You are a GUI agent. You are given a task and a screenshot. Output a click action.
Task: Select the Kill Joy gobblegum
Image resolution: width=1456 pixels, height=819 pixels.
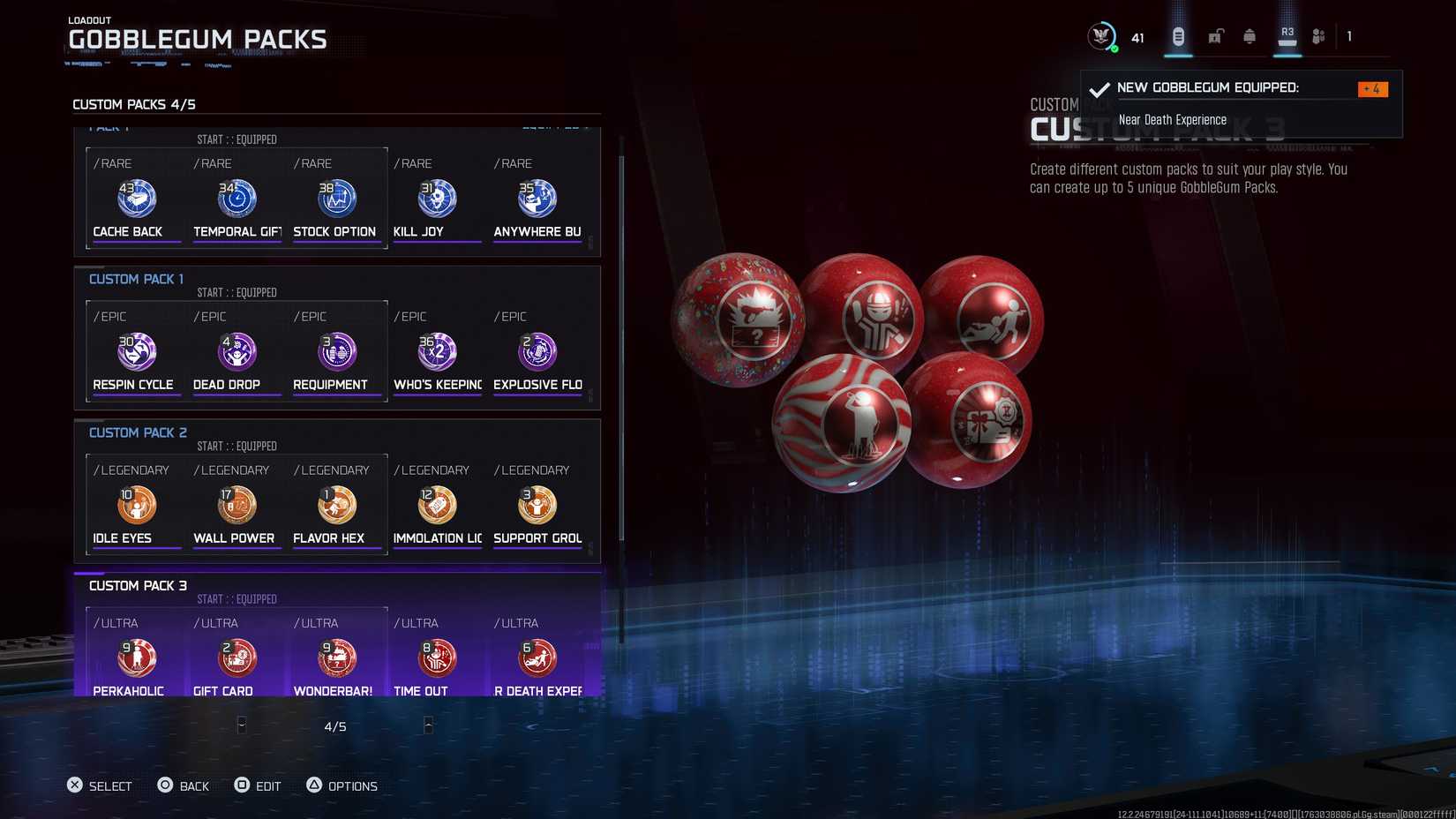(x=436, y=199)
